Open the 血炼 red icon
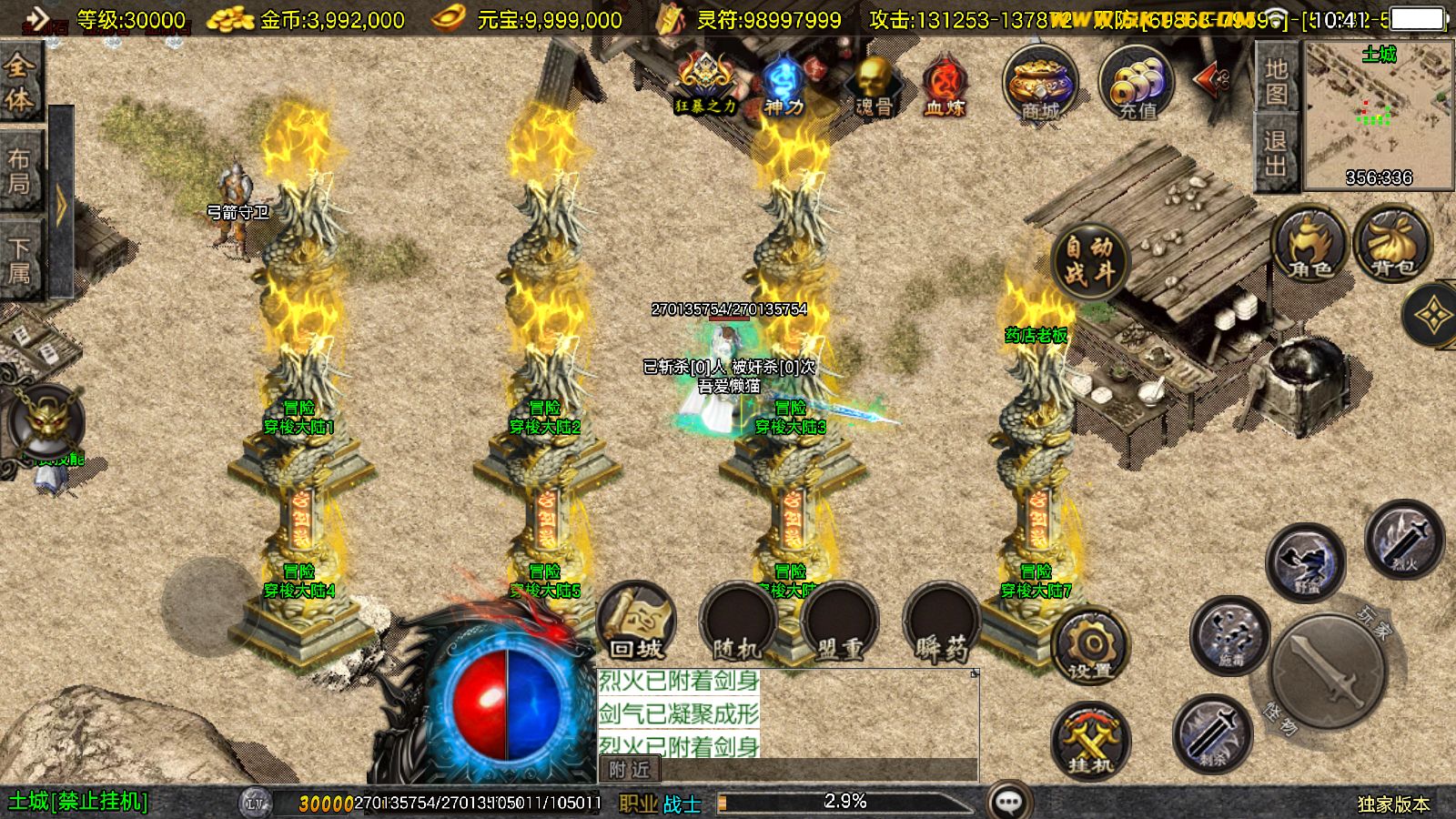 (945, 86)
